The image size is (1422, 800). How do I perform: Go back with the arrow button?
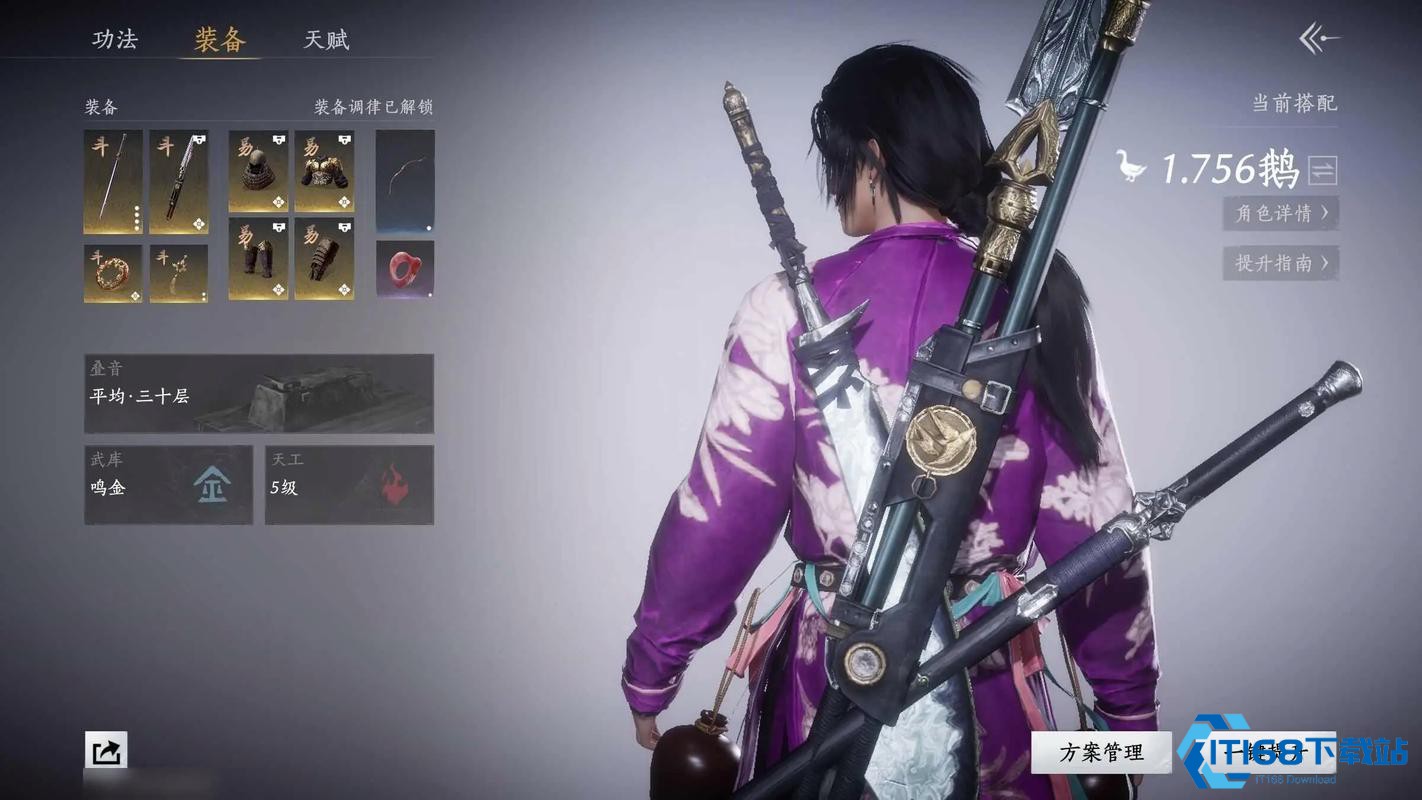[x=1318, y=39]
